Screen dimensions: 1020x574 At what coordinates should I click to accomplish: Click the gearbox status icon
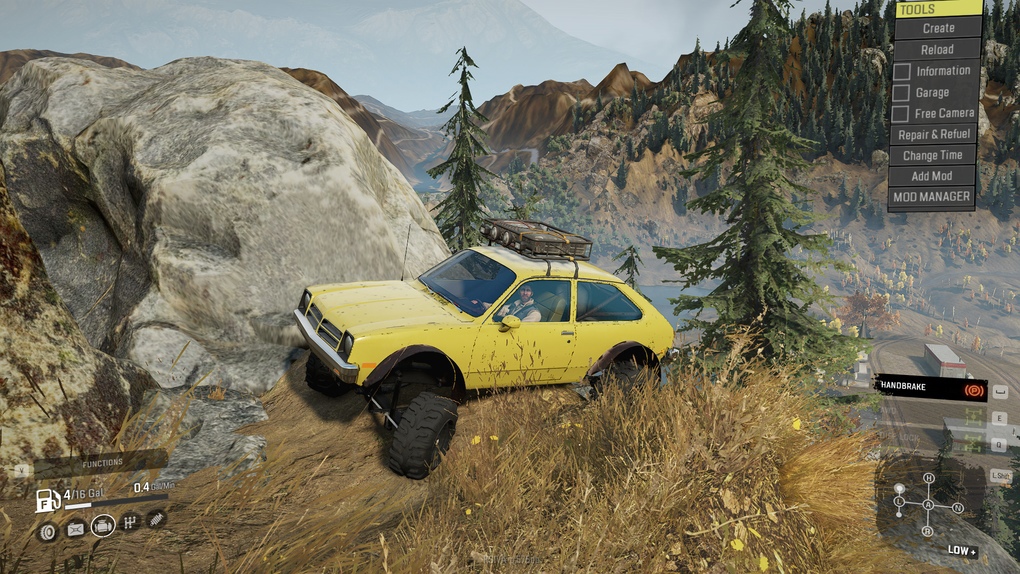(x=130, y=522)
